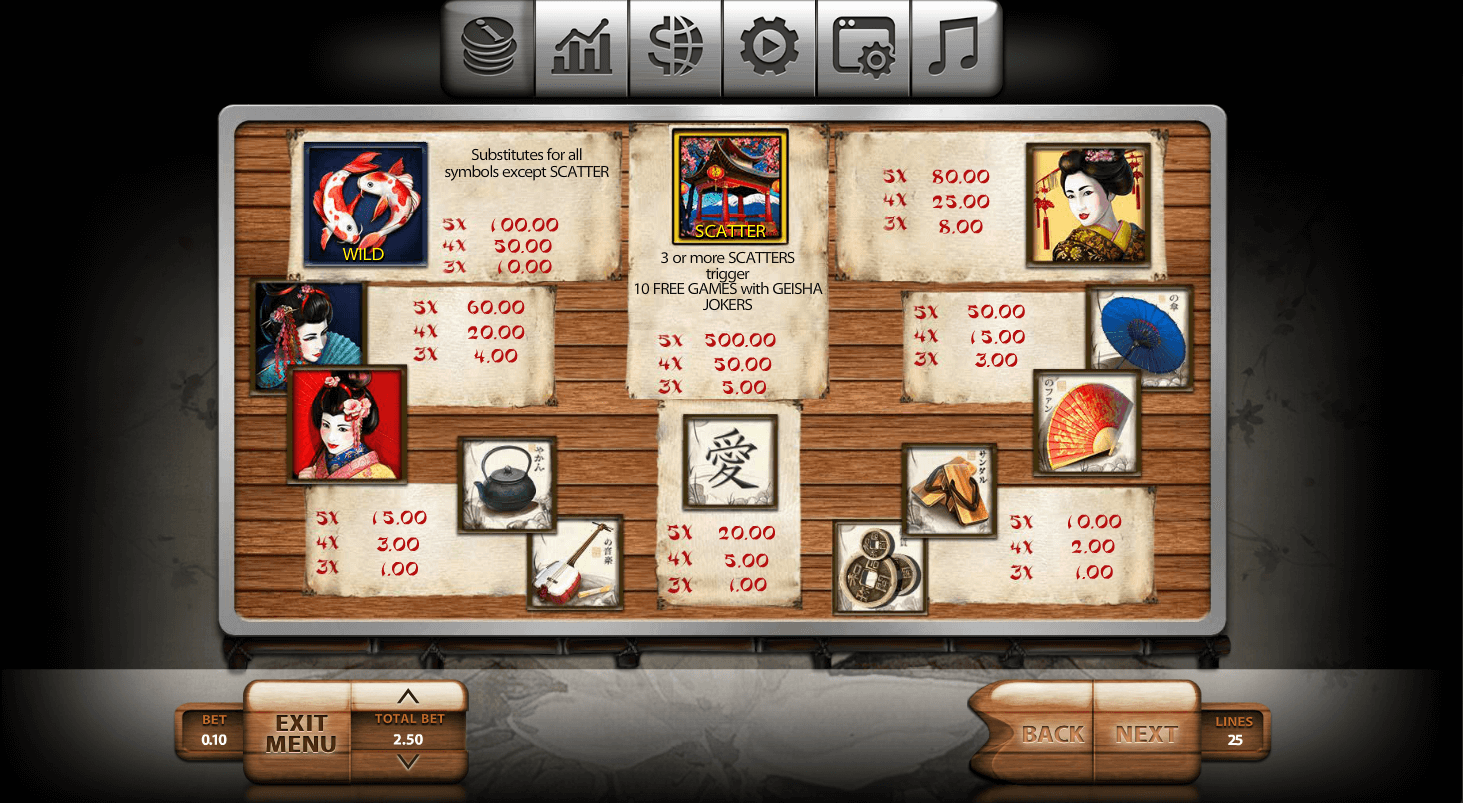Select the autoplay gear tab
1463x803 pixels.
coord(769,48)
